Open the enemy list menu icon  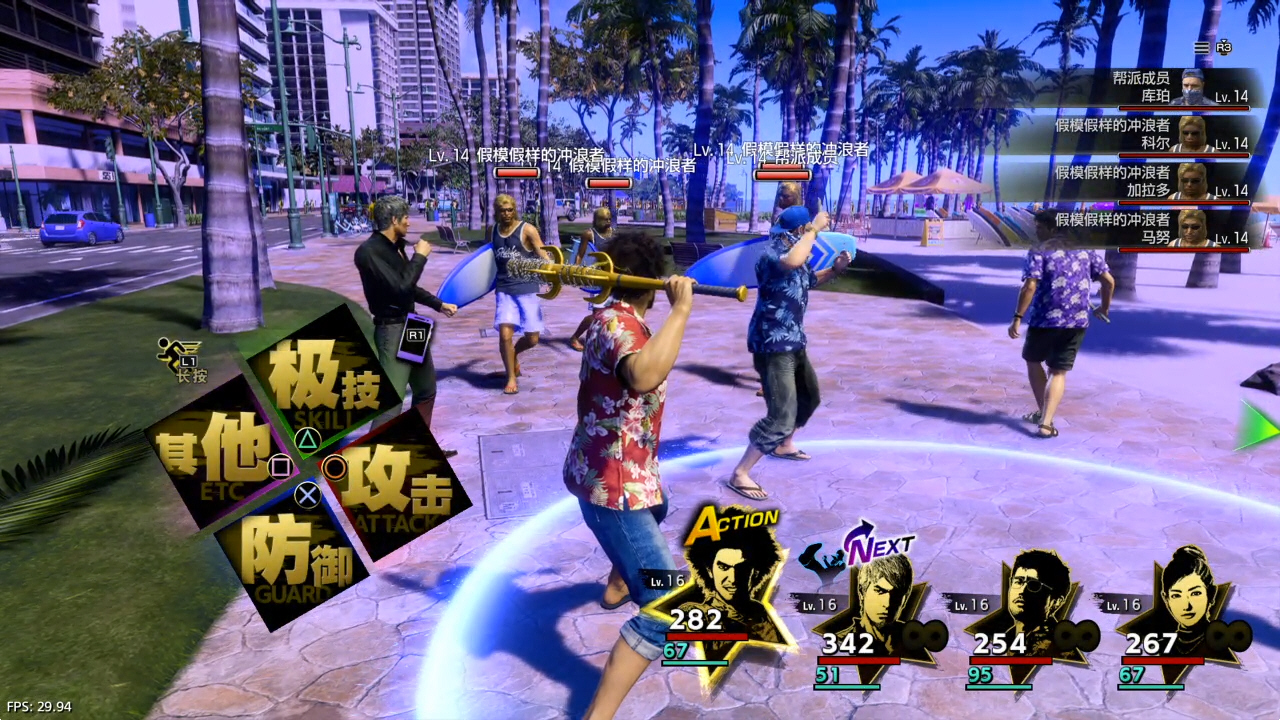pyautogui.click(x=1202, y=48)
